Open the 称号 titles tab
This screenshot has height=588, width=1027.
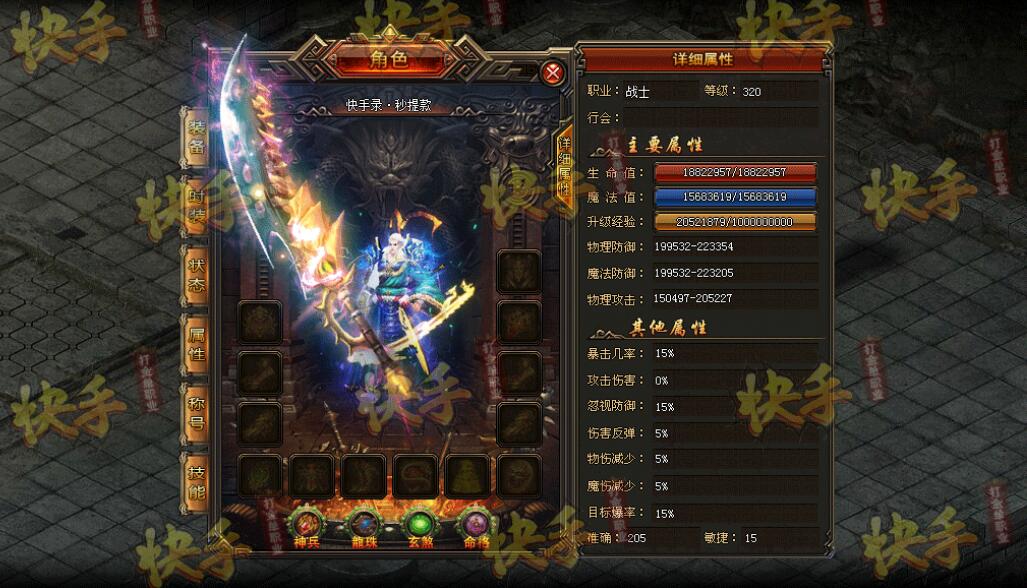(x=196, y=411)
